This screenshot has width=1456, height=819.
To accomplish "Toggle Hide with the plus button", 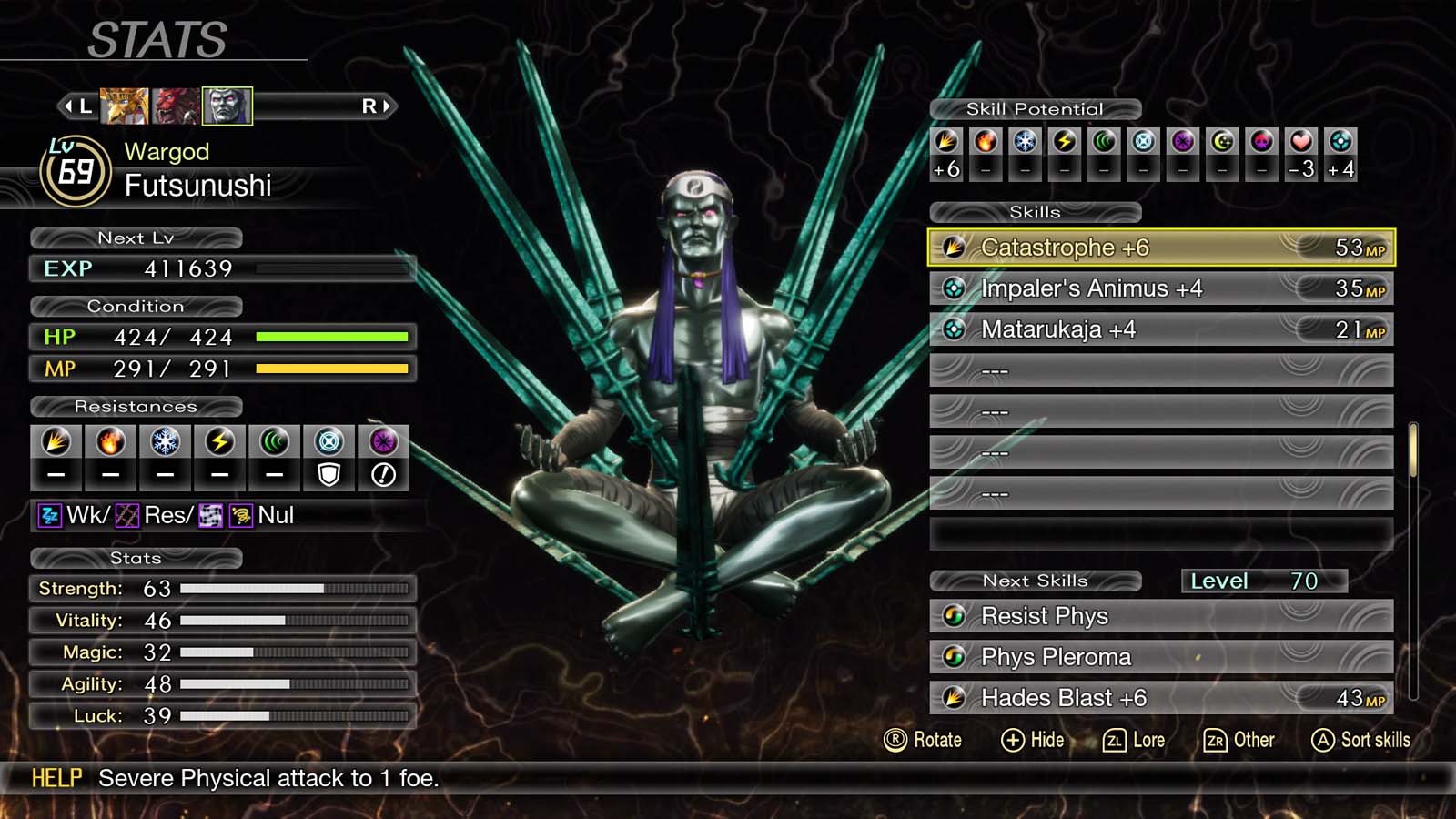I will point(1032,740).
